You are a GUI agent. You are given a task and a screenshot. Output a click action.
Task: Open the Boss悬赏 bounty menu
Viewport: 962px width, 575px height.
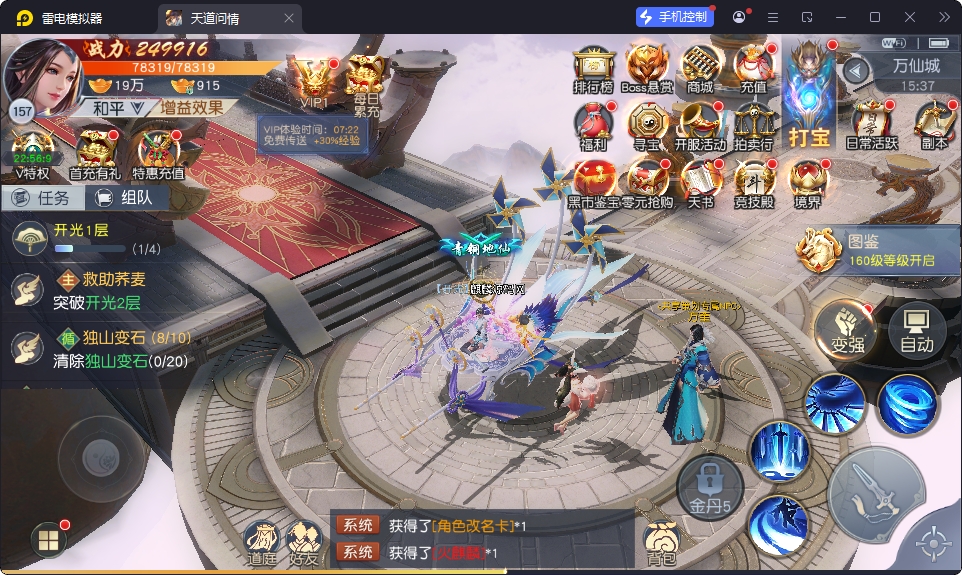[x=647, y=68]
